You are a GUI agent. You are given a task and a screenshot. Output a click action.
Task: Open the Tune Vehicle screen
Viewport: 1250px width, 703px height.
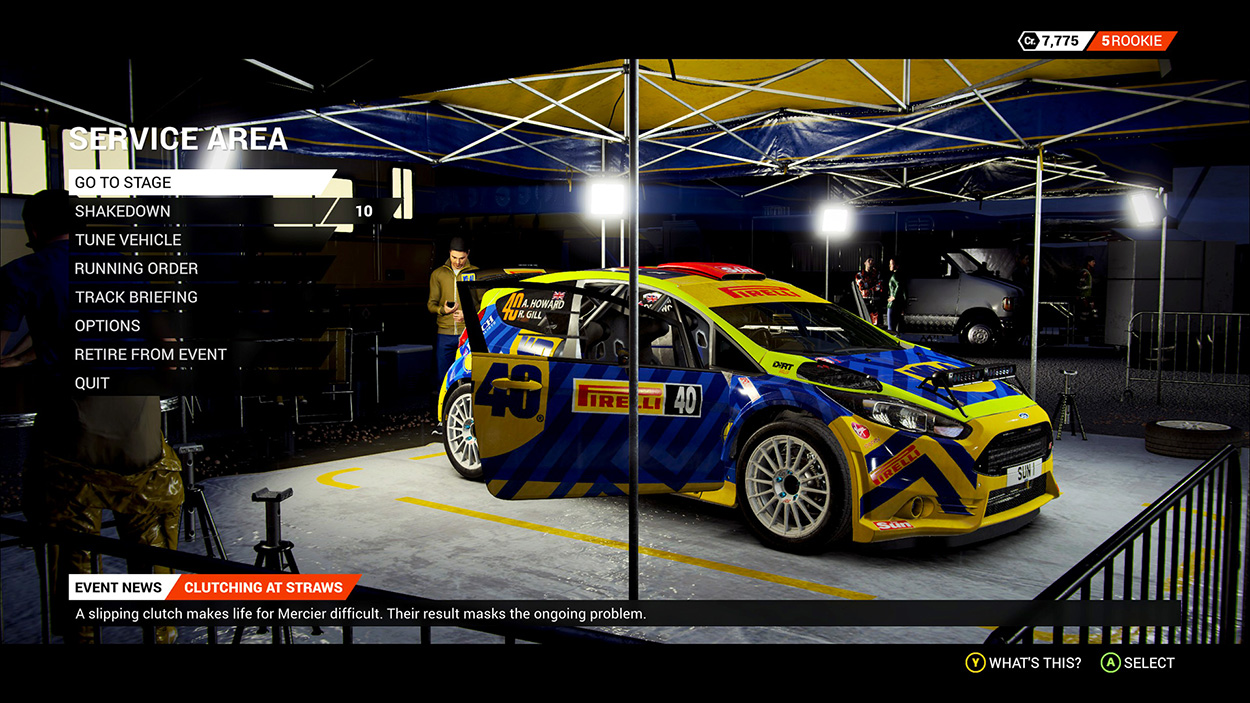click(128, 240)
